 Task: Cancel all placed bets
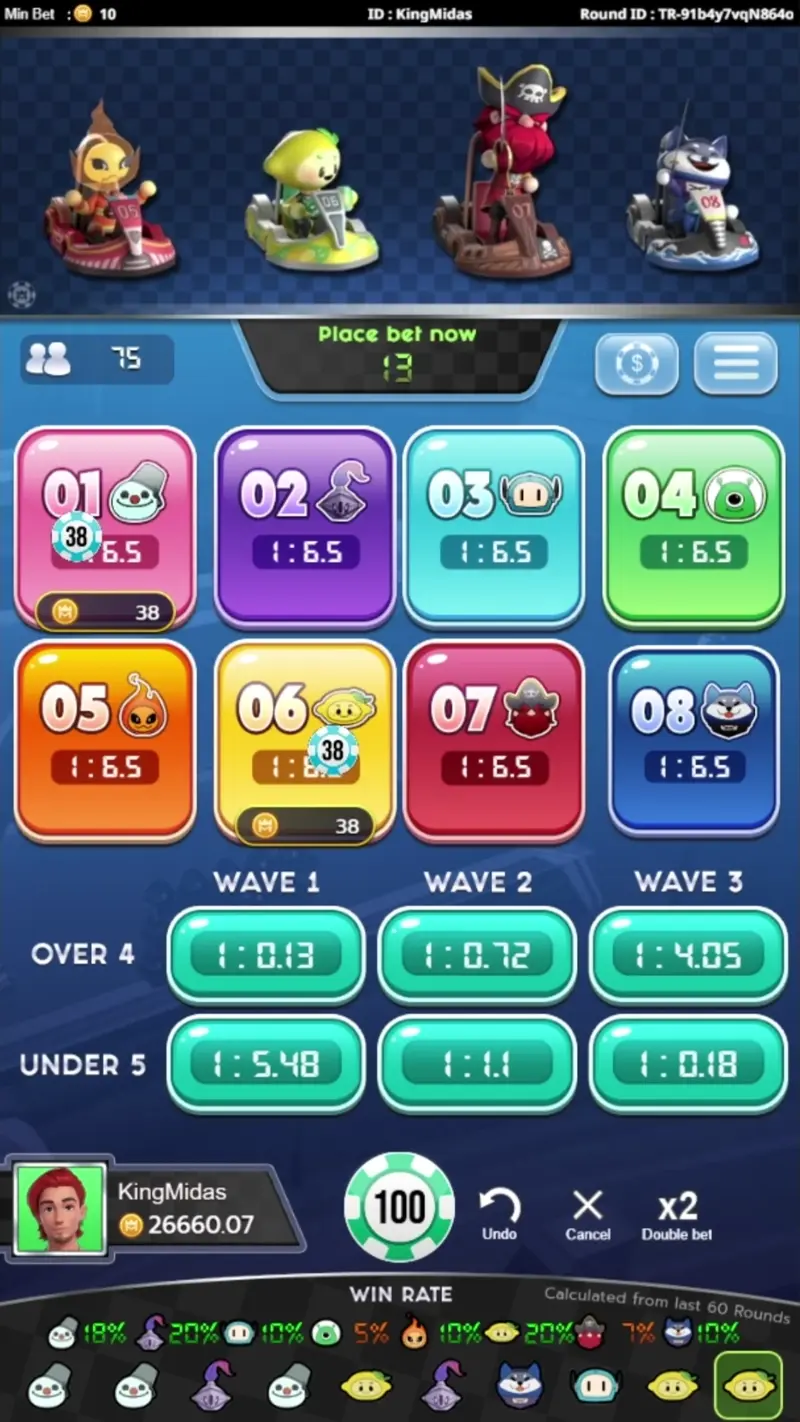[x=588, y=1214]
